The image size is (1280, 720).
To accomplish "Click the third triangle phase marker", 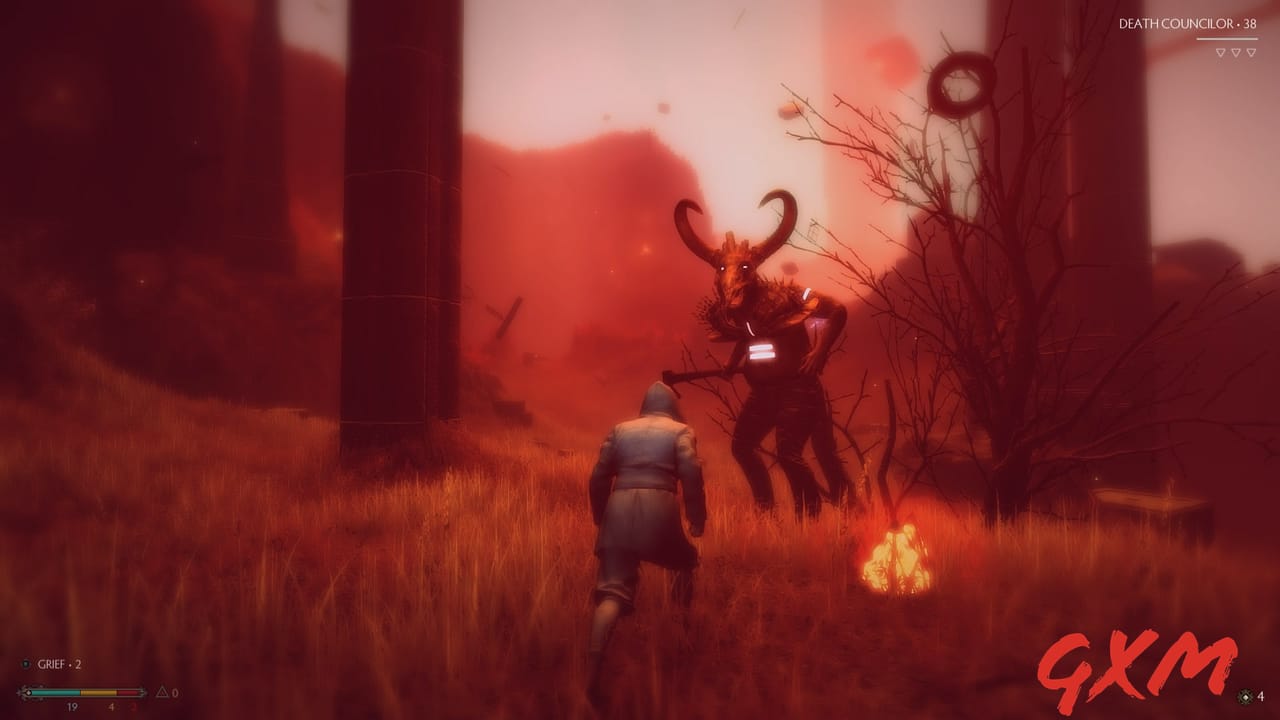I will 1251,52.
